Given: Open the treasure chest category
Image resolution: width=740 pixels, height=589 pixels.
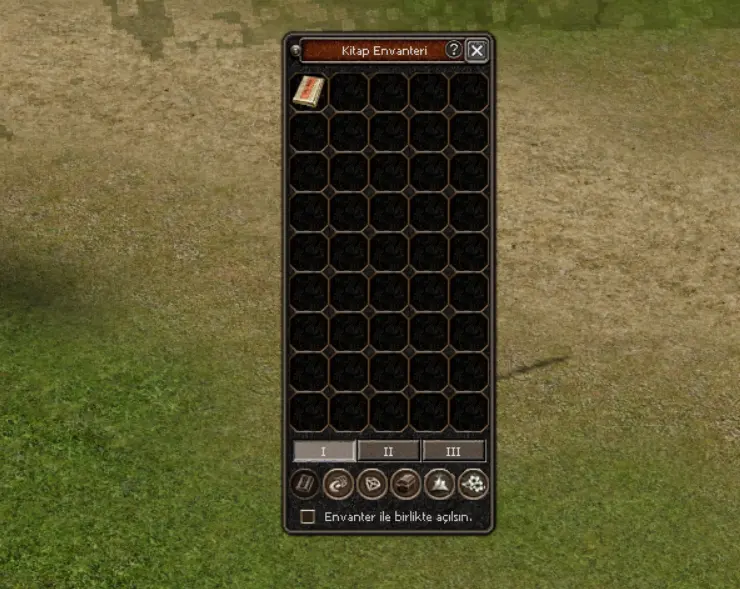Looking at the screenshot, I should [405, 484].
